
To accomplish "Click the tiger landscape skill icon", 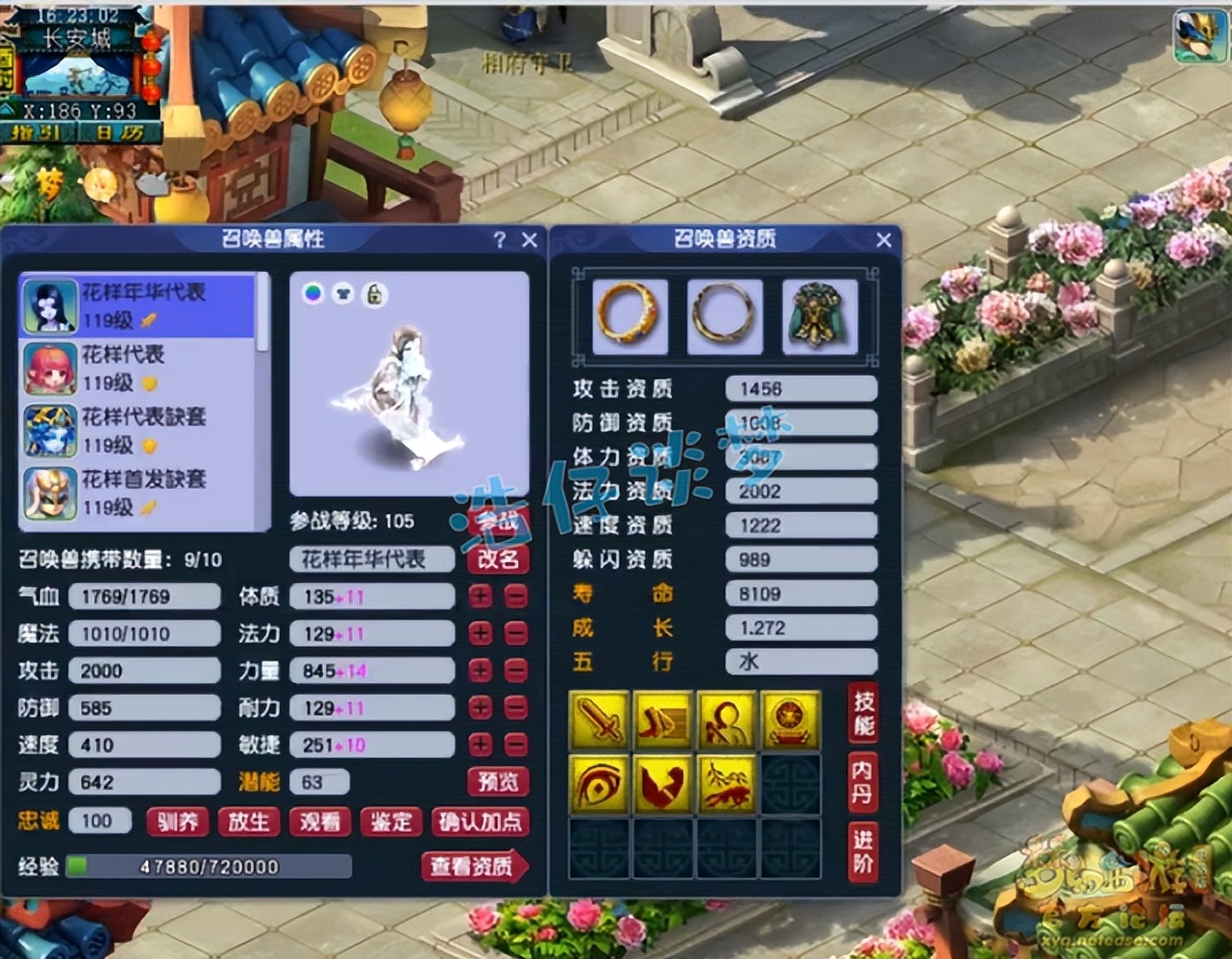I will [727, 783].
